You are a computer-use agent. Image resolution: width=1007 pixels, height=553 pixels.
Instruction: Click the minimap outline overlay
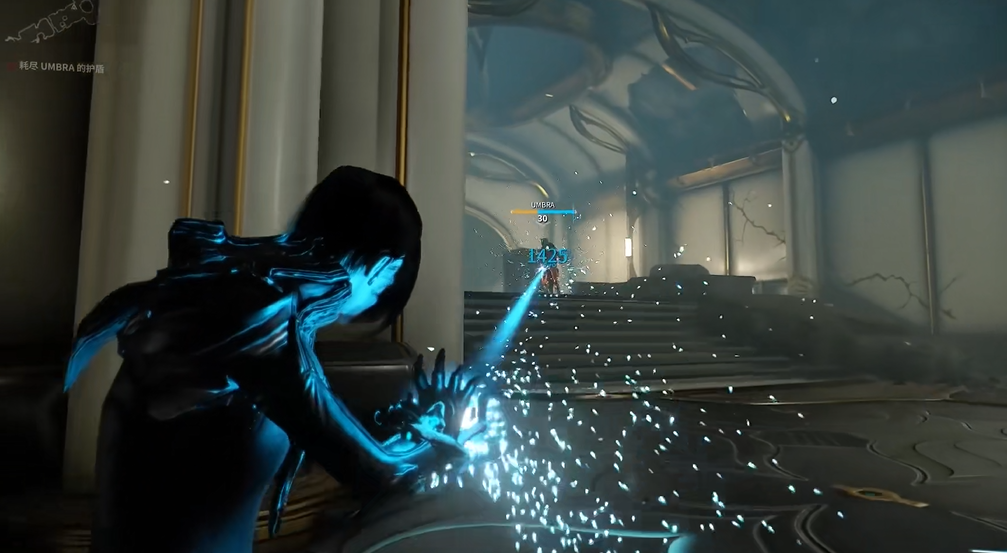point(48,21)
